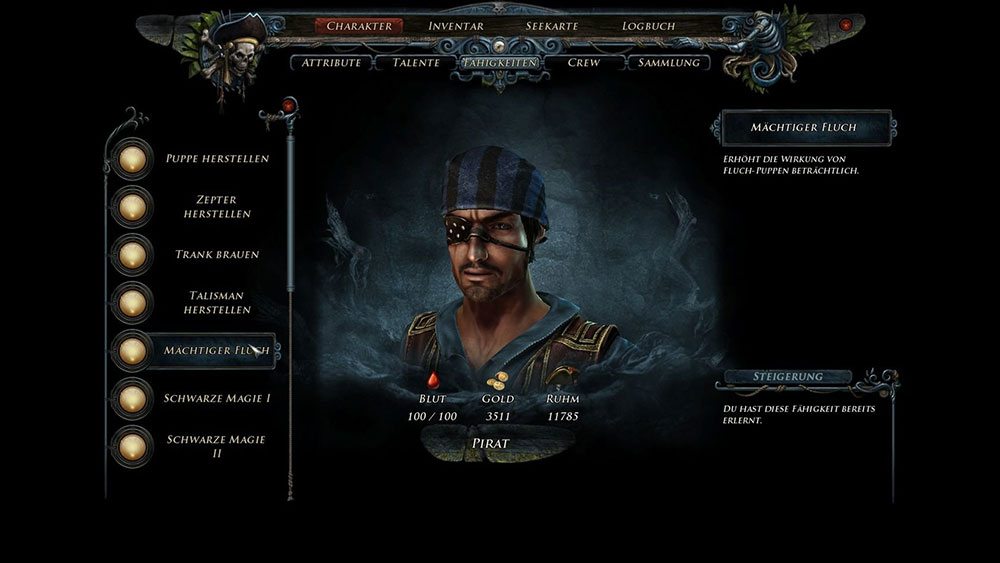Select the Schwarze Magie II skill
The height and width of the screenshot is (563, 1000).
click(216, 446)
